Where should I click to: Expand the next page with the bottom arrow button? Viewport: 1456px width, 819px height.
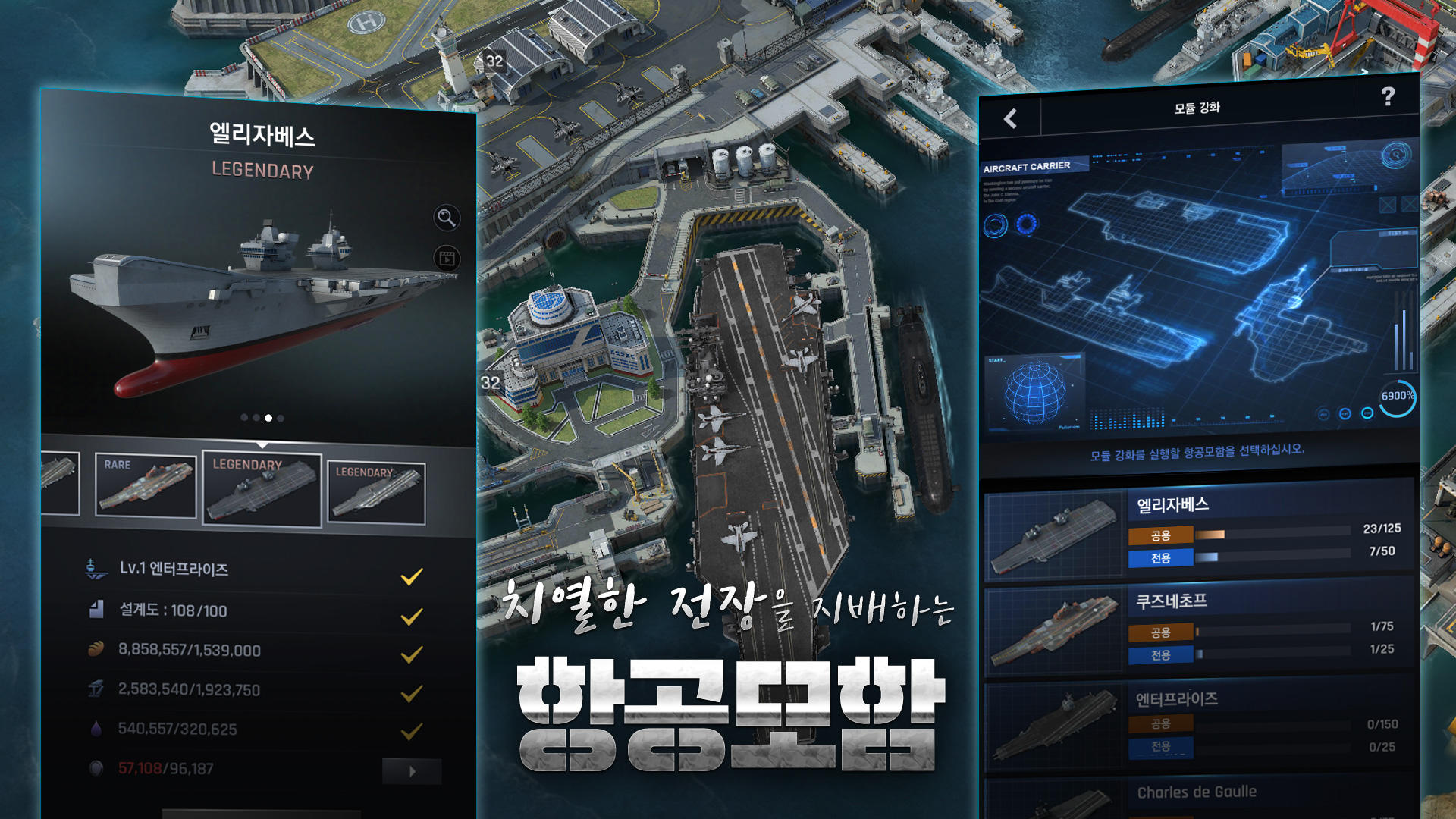[x=412, y=769]
